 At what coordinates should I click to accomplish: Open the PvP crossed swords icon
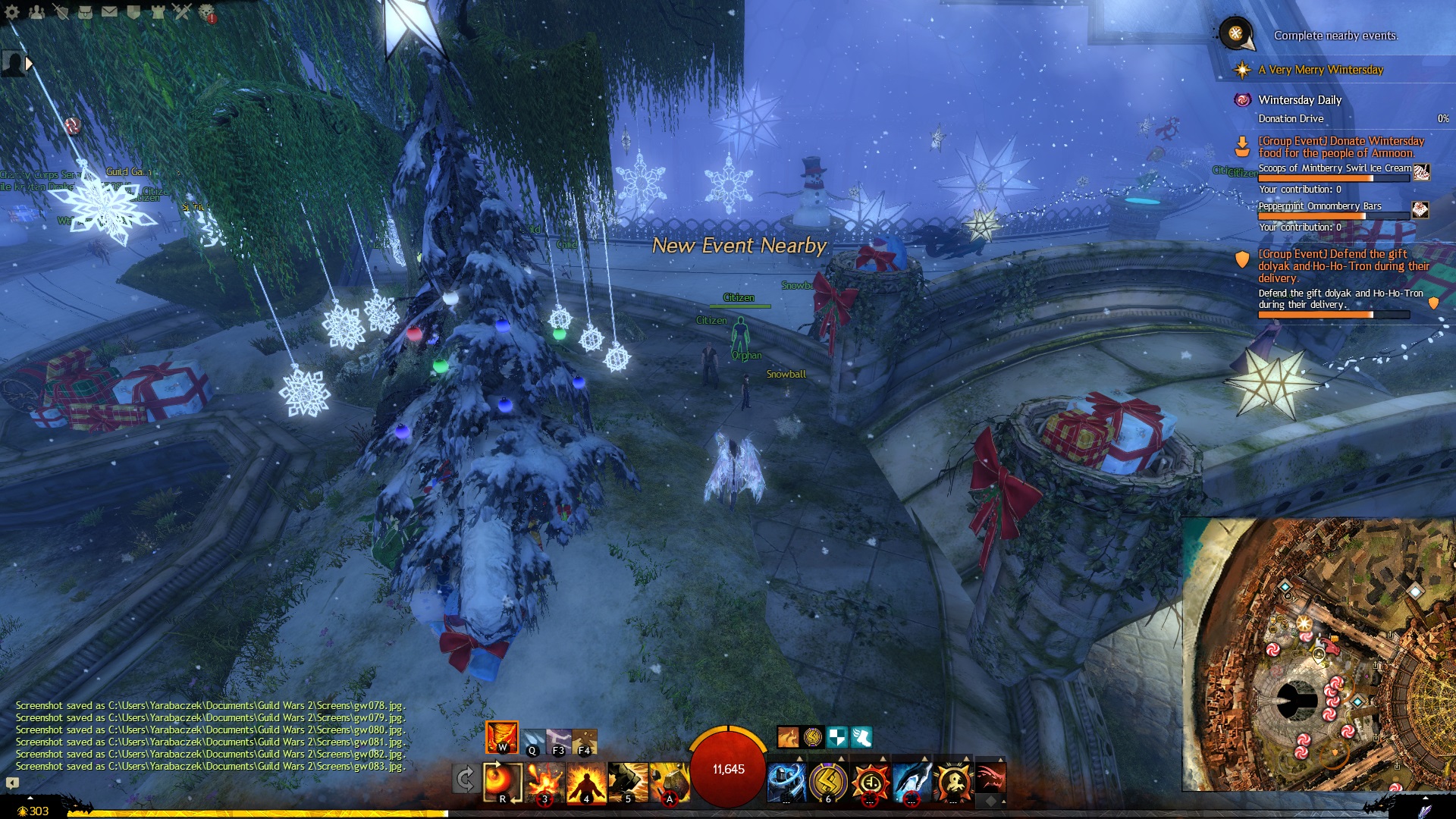182,11
